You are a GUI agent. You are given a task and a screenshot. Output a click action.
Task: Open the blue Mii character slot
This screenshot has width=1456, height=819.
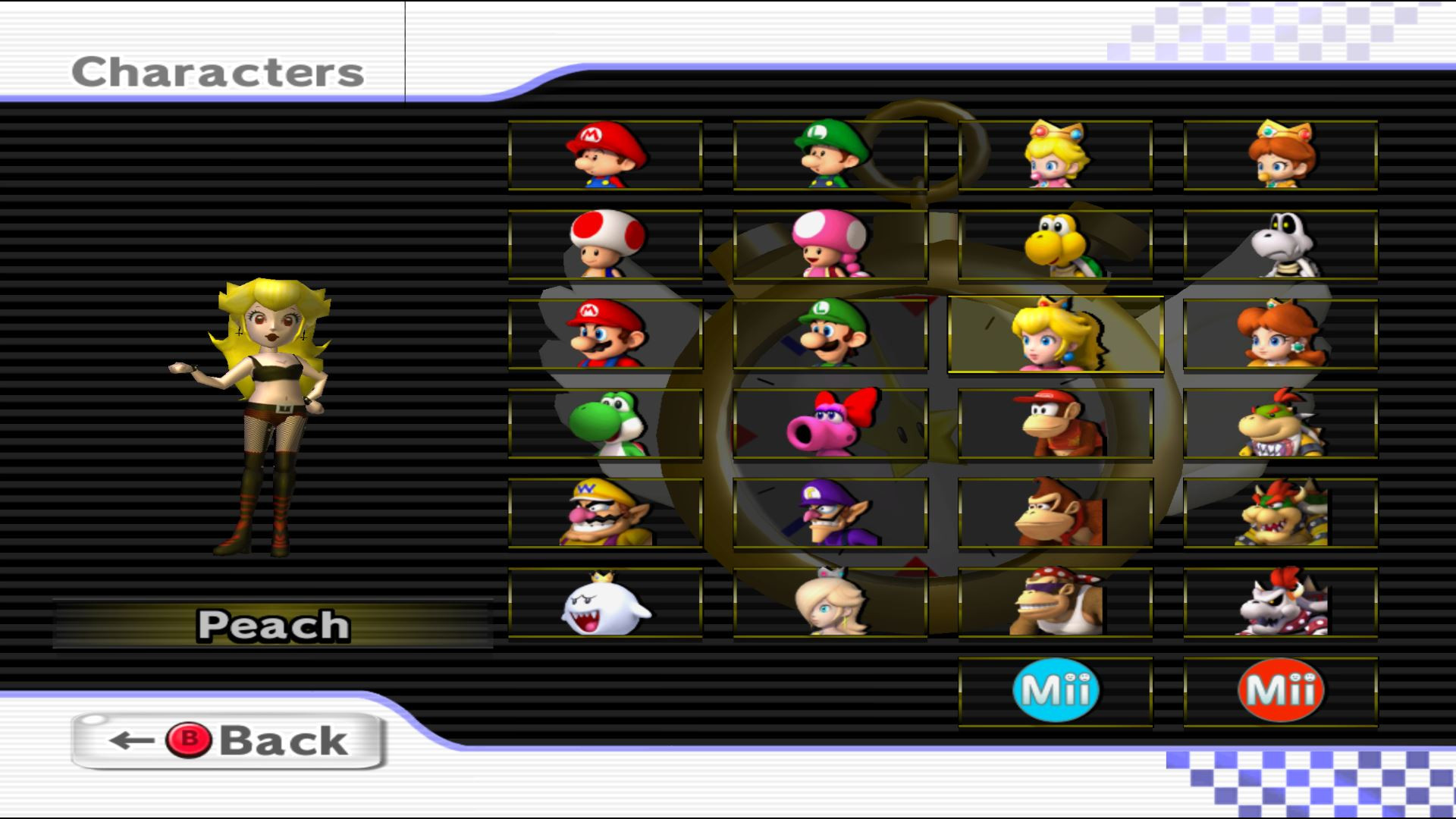[x=1054, y=690]
